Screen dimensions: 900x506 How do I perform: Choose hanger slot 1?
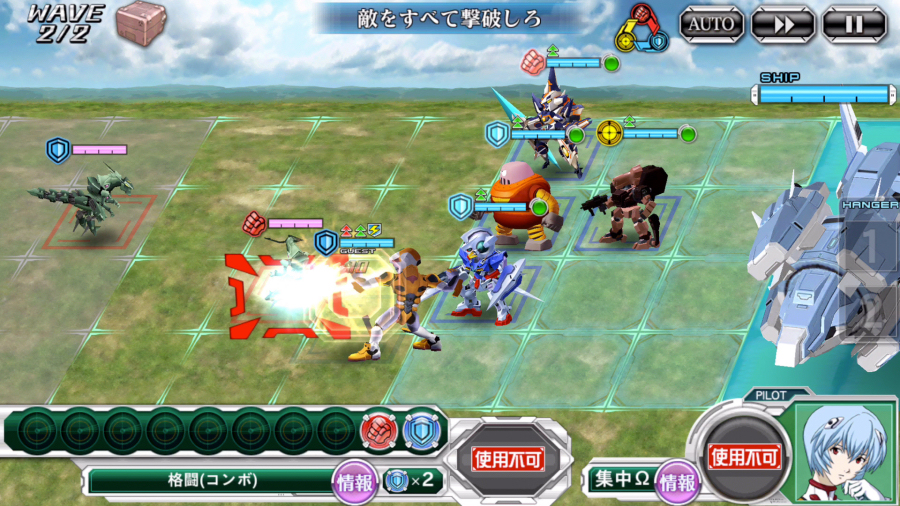[871, 245]
